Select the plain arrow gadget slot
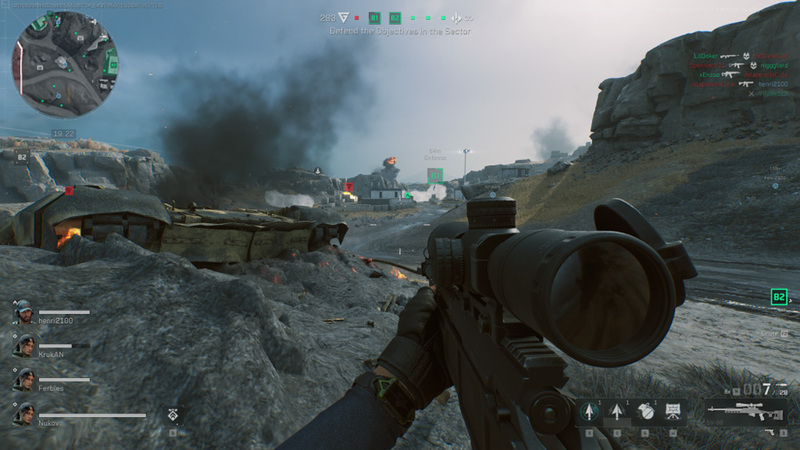 617,411
